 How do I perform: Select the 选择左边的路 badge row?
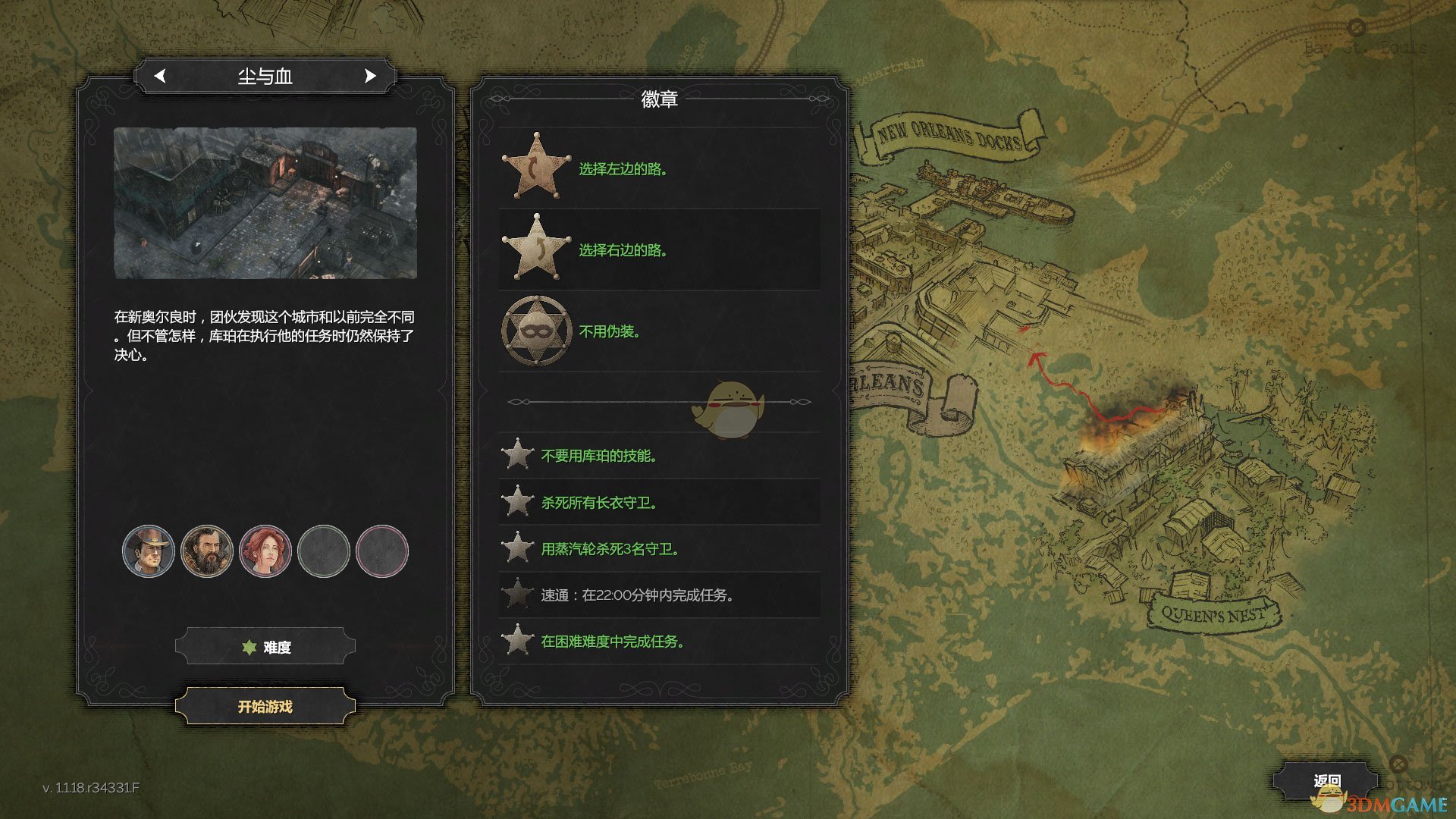[658, 168]
